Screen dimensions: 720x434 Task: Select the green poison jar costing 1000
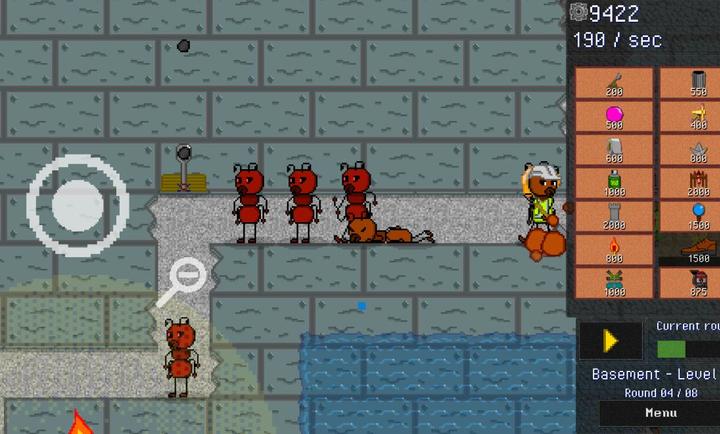[x=614, y=183]
